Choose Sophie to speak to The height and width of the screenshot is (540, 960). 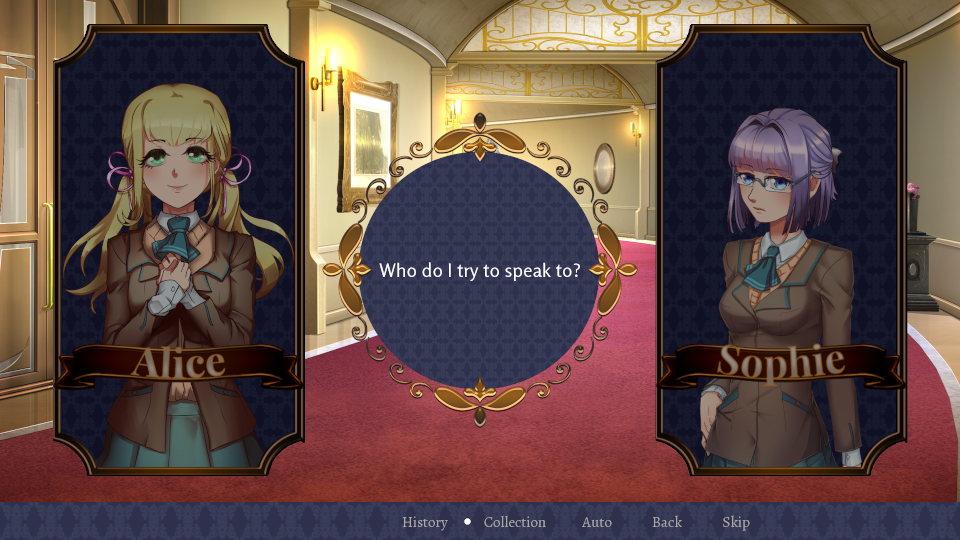(x=781, y=250)
